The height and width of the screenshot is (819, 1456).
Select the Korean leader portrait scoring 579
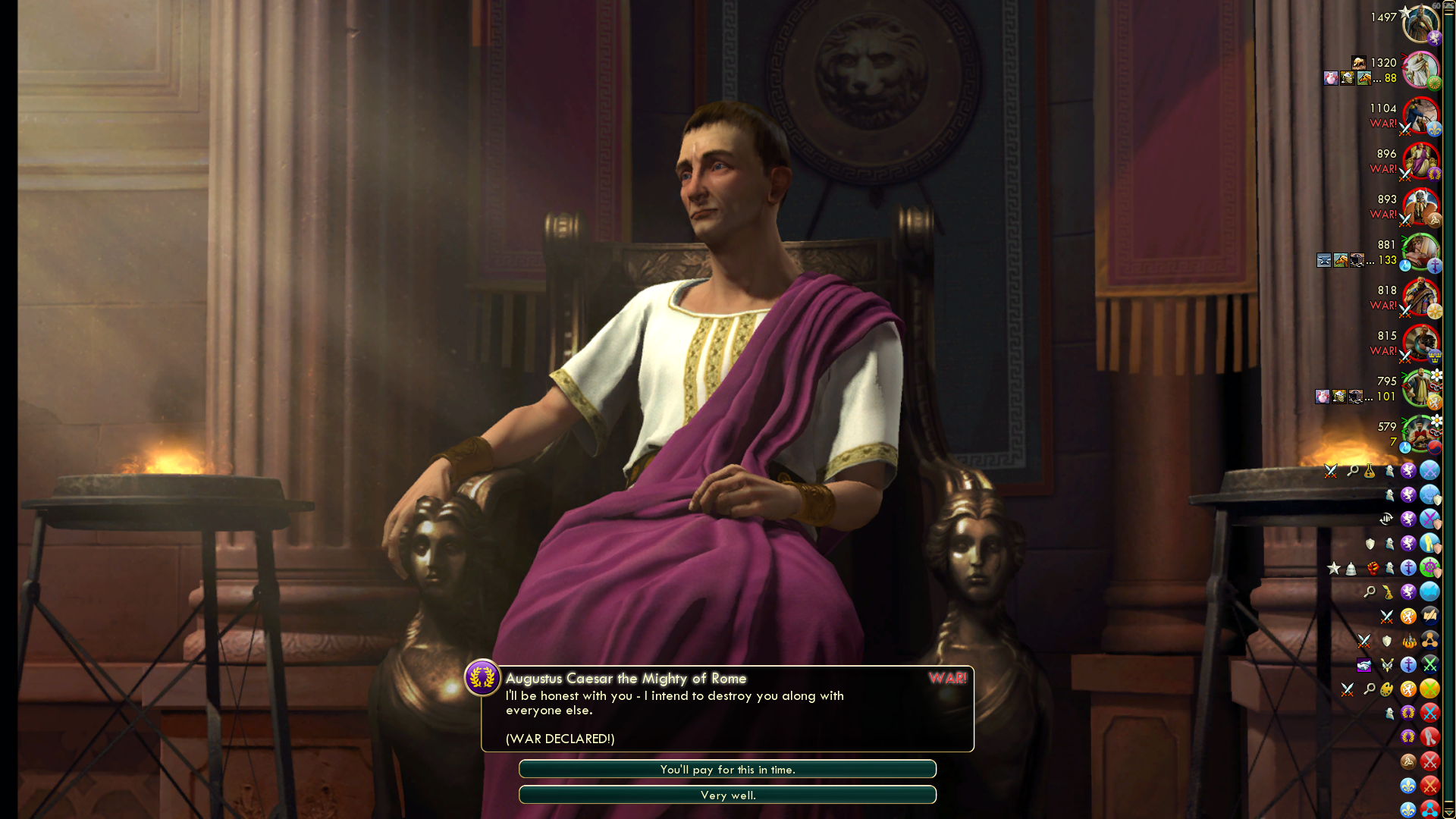1420,434
